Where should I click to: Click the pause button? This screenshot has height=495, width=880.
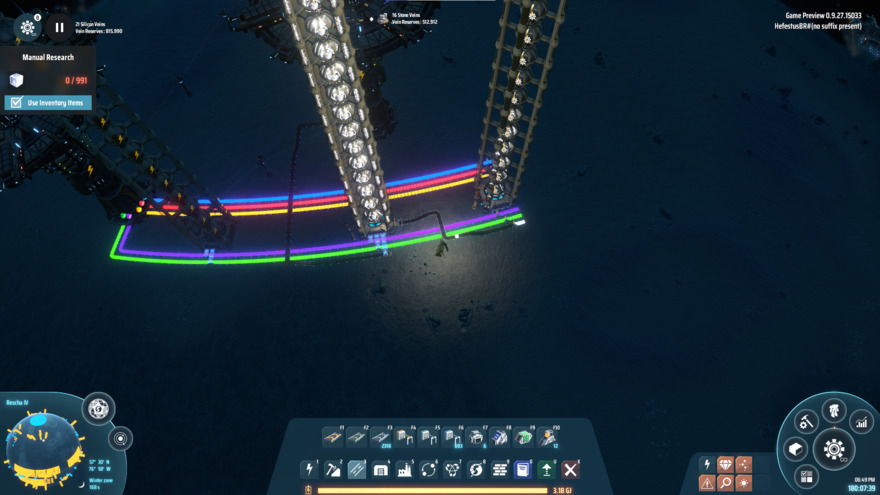(59, 29)
